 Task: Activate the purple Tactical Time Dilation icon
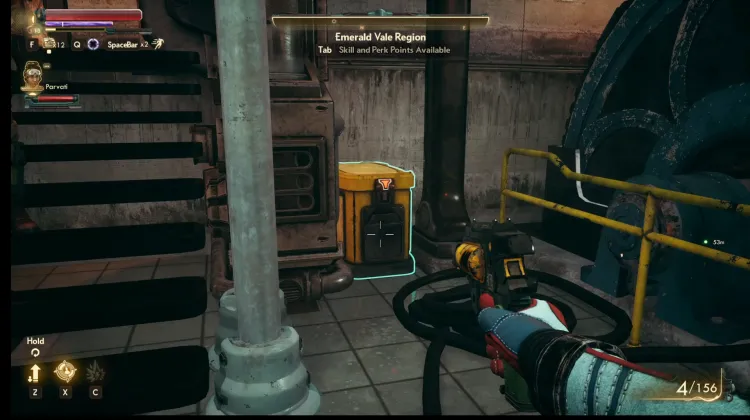(93, 44)
